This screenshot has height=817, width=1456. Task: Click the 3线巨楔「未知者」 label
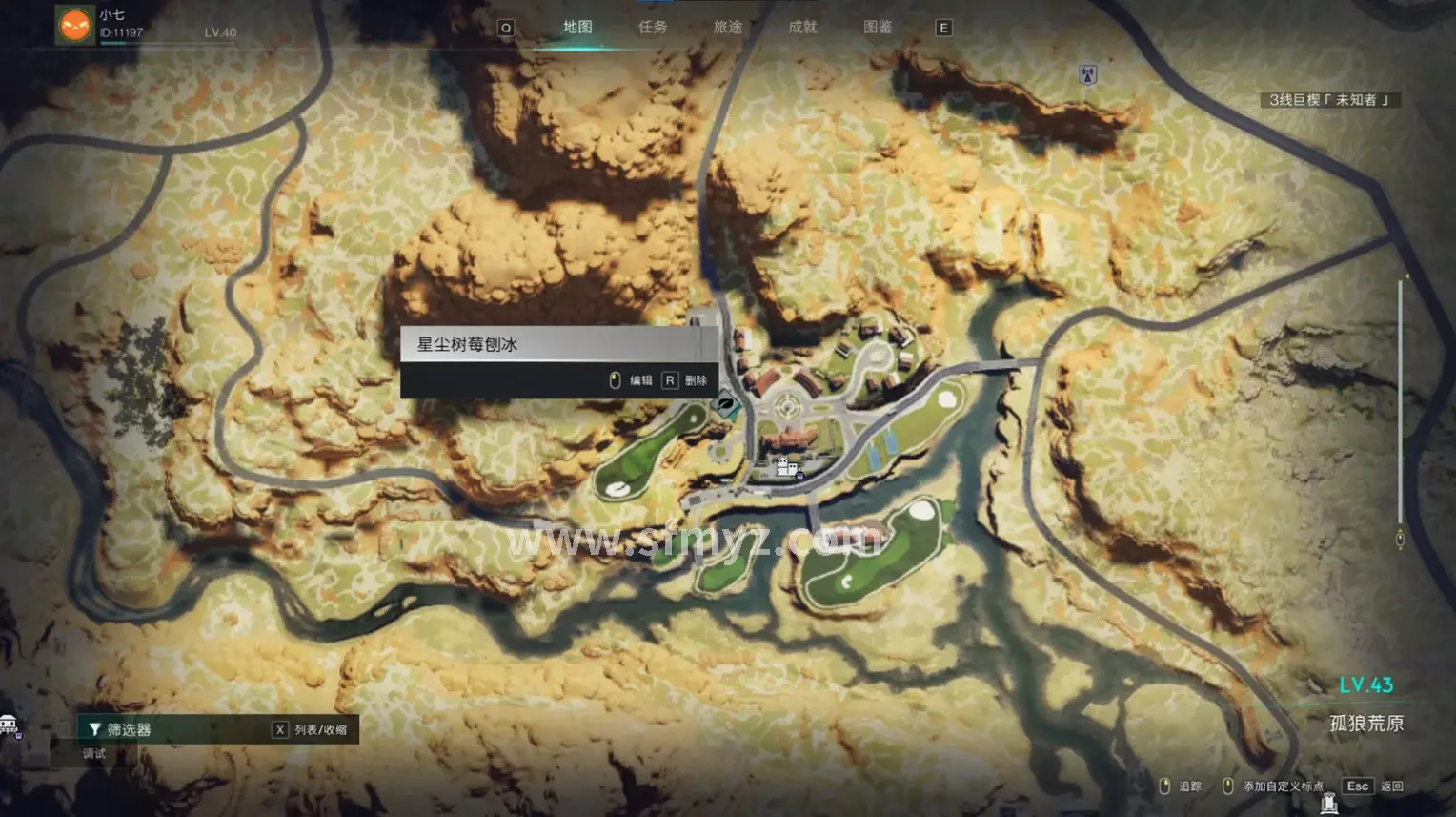[x=1329, y=100]
